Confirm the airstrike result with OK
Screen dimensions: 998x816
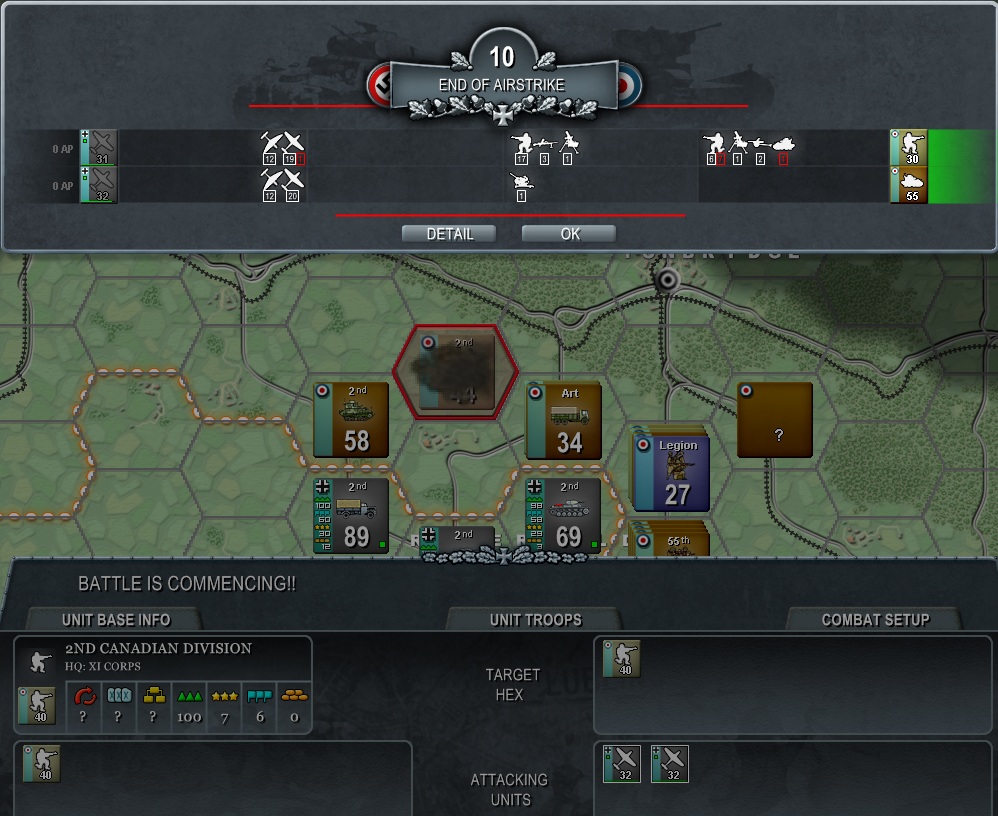click(x=568, y=234)
